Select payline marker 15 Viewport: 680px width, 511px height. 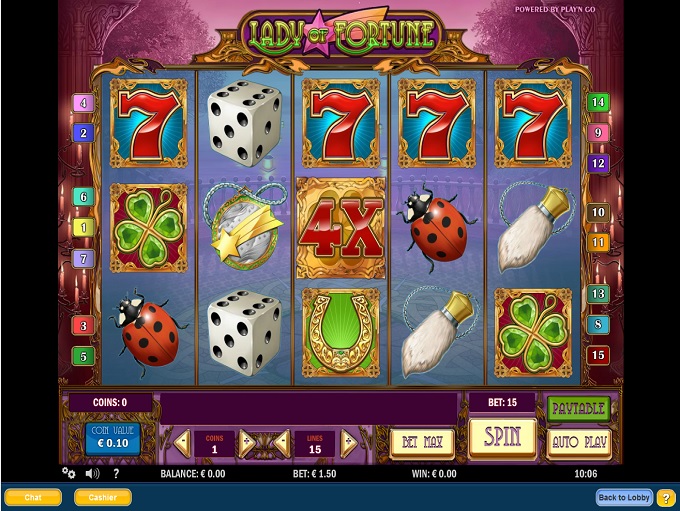click(x=598, y=355)
